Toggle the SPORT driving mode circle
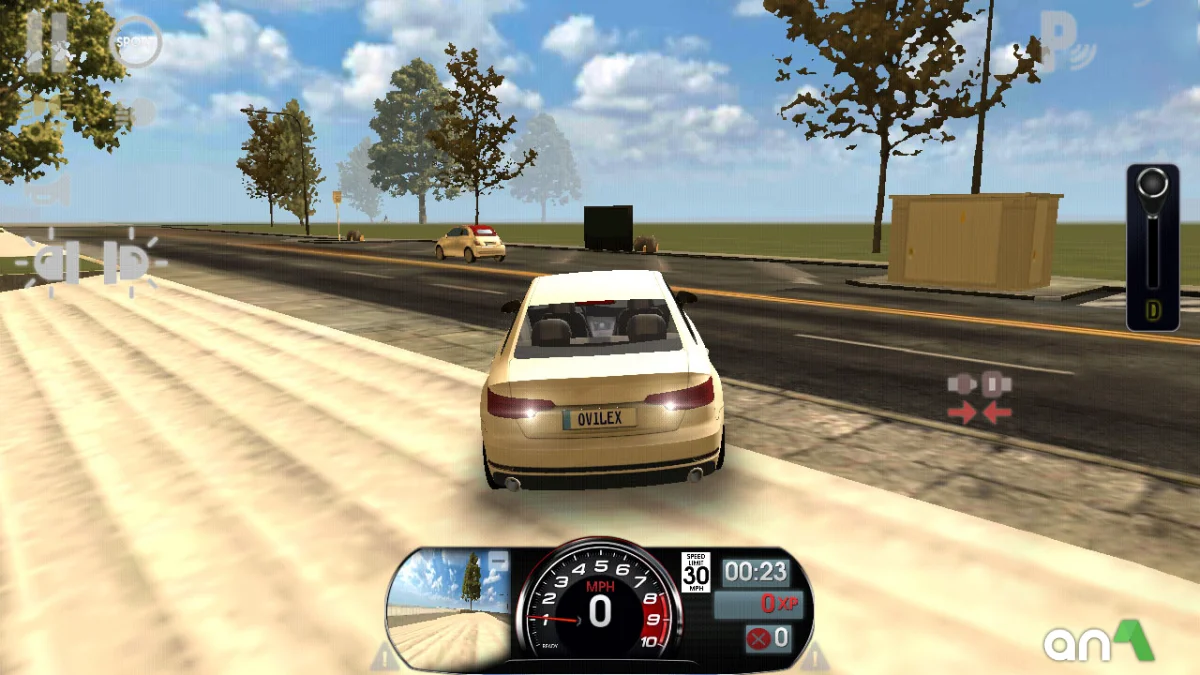The image size is (1200, 675). (x=136, y=42)
